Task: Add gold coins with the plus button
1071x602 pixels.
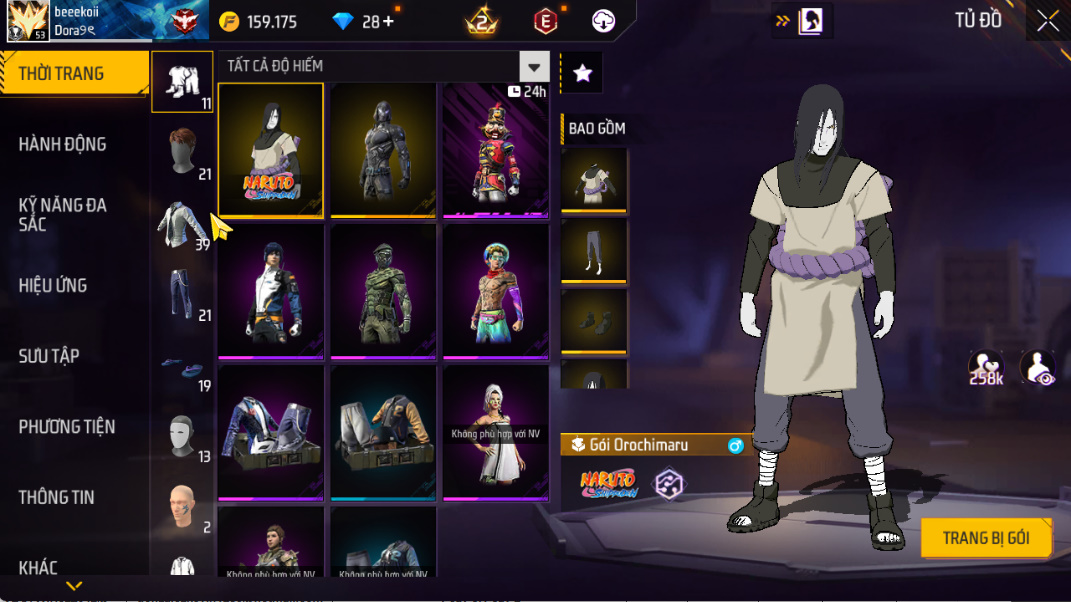Action: click(x=388, y=21)
